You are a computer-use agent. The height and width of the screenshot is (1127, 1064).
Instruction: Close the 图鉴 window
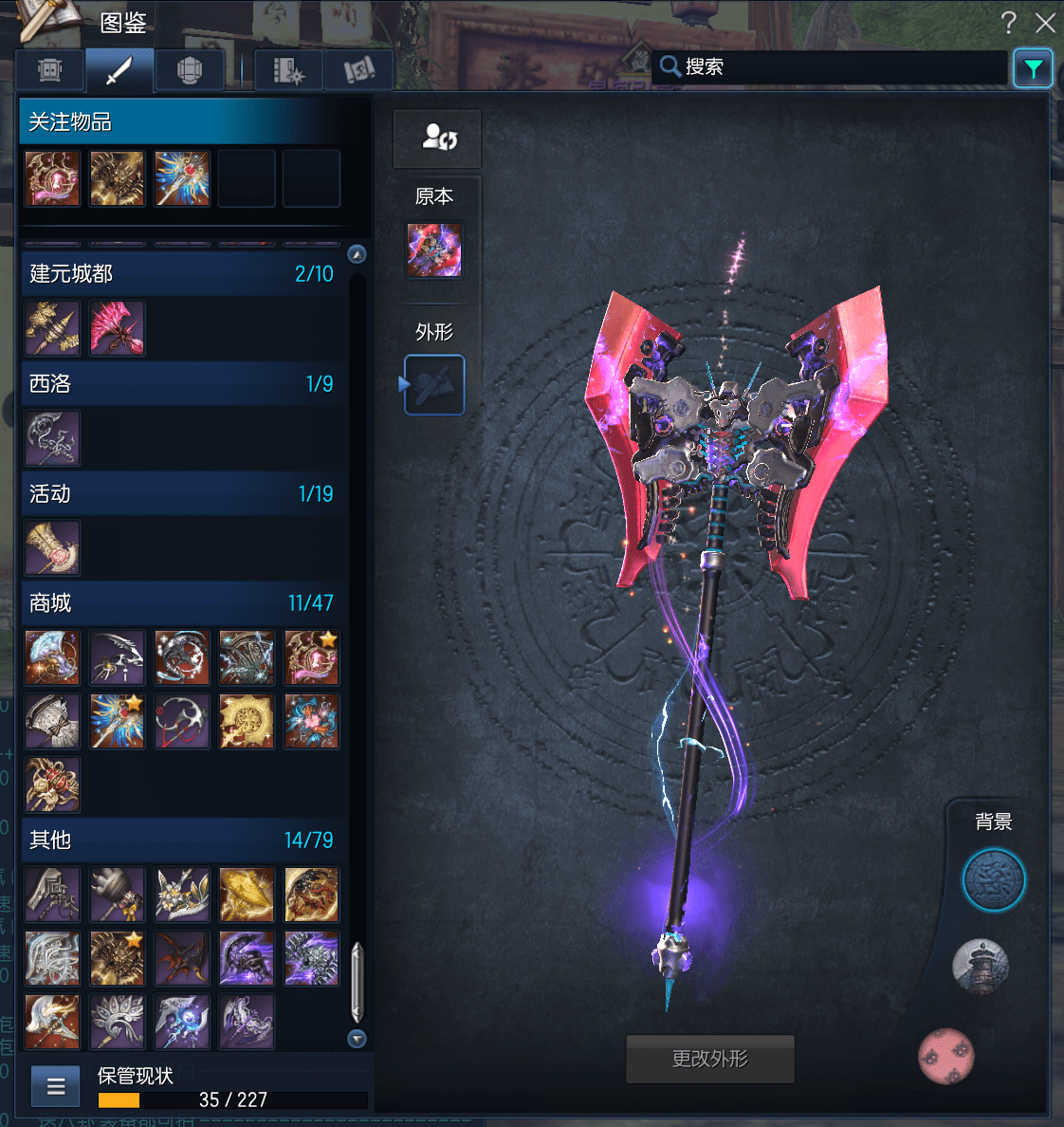pos(1045,23)
